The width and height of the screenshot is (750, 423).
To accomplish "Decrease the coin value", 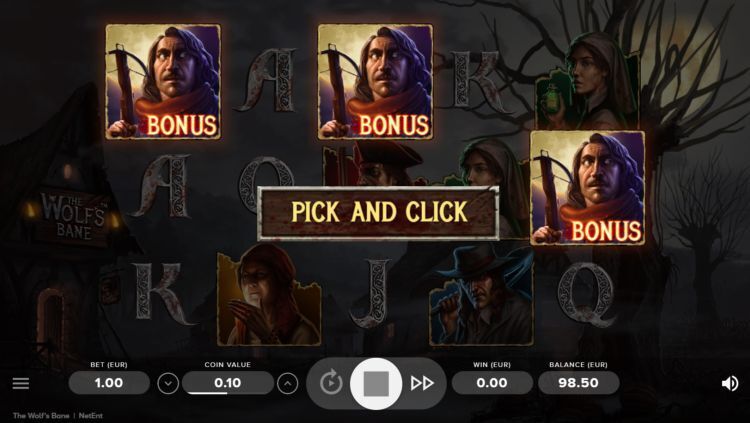I will tap(168, 383).
